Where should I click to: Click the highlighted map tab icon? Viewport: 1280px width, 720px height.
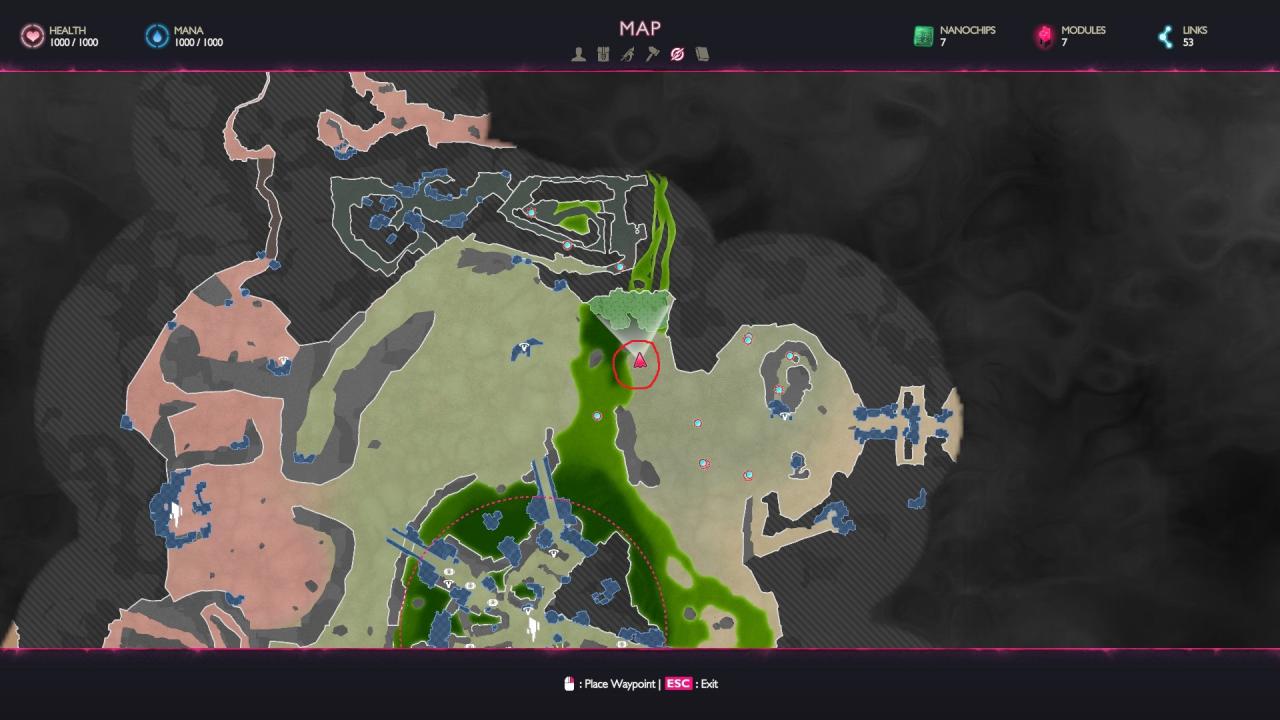tap(677, 54)
